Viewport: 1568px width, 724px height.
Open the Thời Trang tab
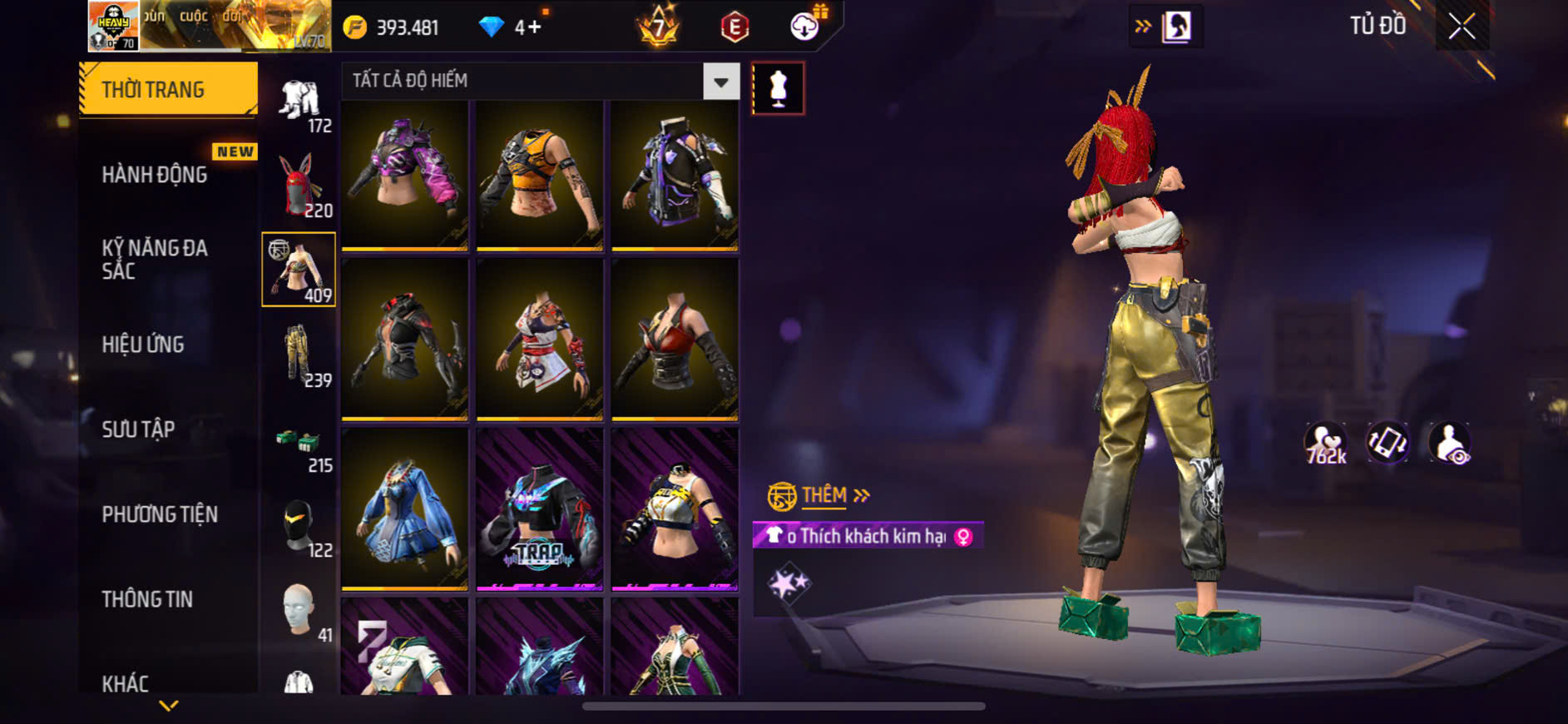168,89
